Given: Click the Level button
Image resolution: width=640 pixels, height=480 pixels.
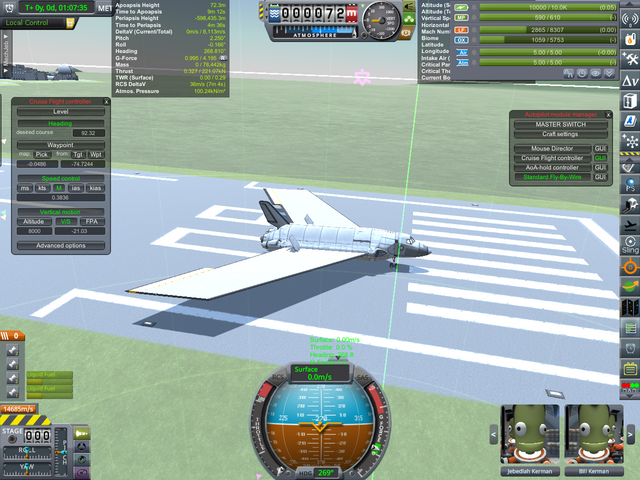Looking at the screenshot, I should (x=60, y=111).
